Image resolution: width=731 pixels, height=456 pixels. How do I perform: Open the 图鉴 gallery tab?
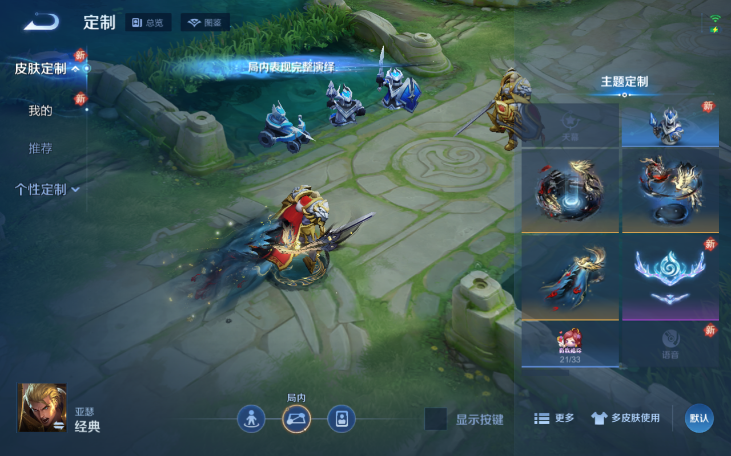tap(205, 22)
